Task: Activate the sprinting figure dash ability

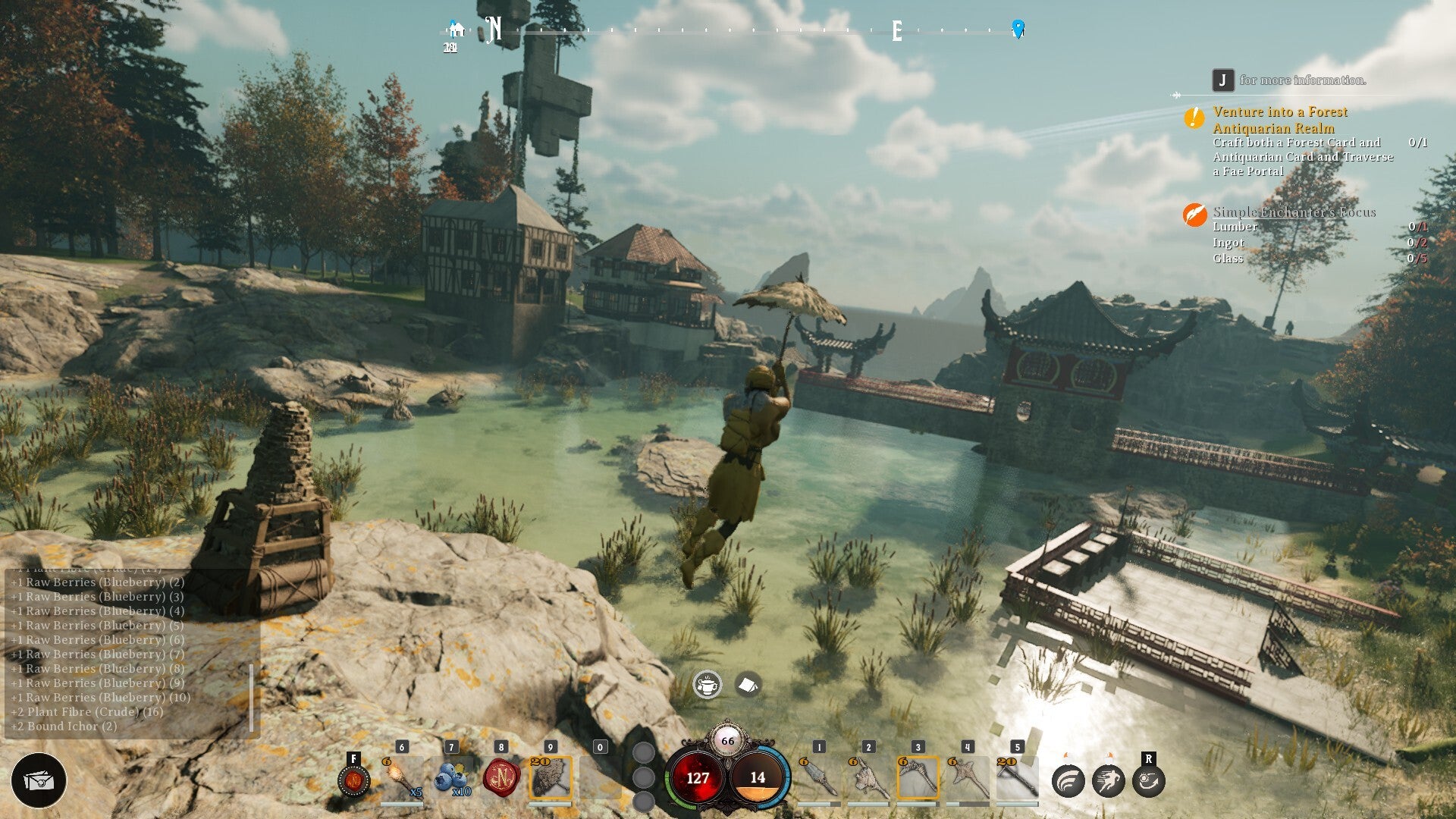Action: (1108, 781)
